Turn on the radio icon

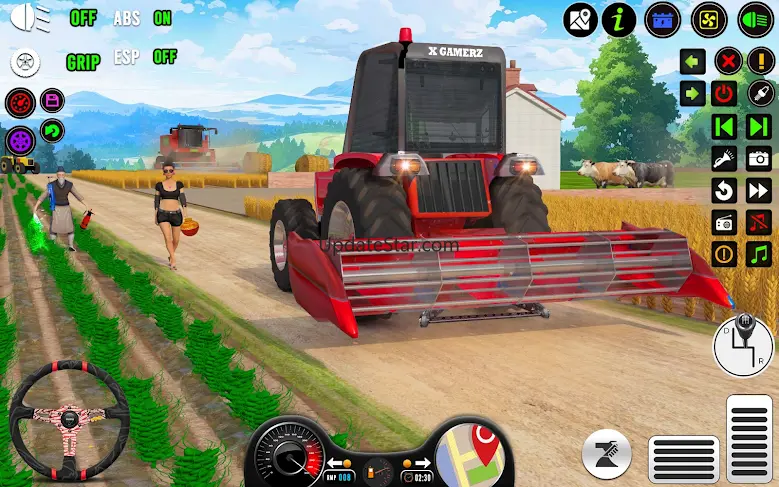pos(724,222)
